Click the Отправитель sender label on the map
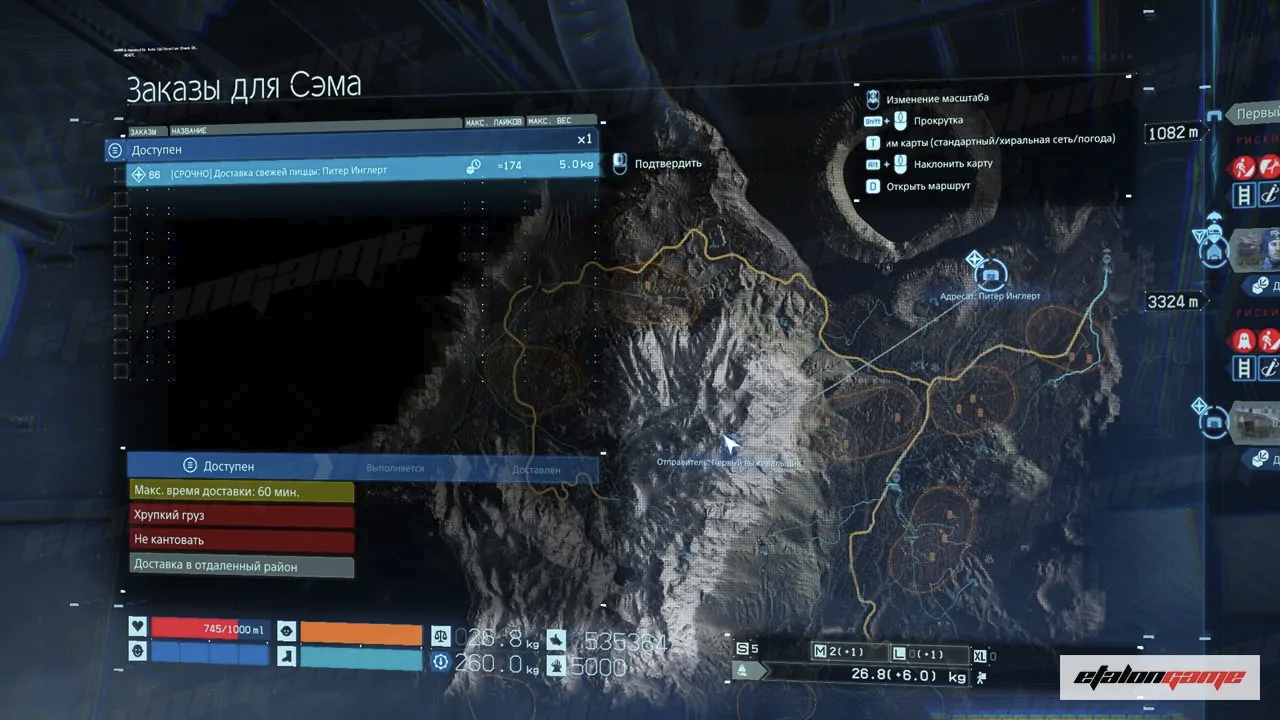 pos(728,463)
